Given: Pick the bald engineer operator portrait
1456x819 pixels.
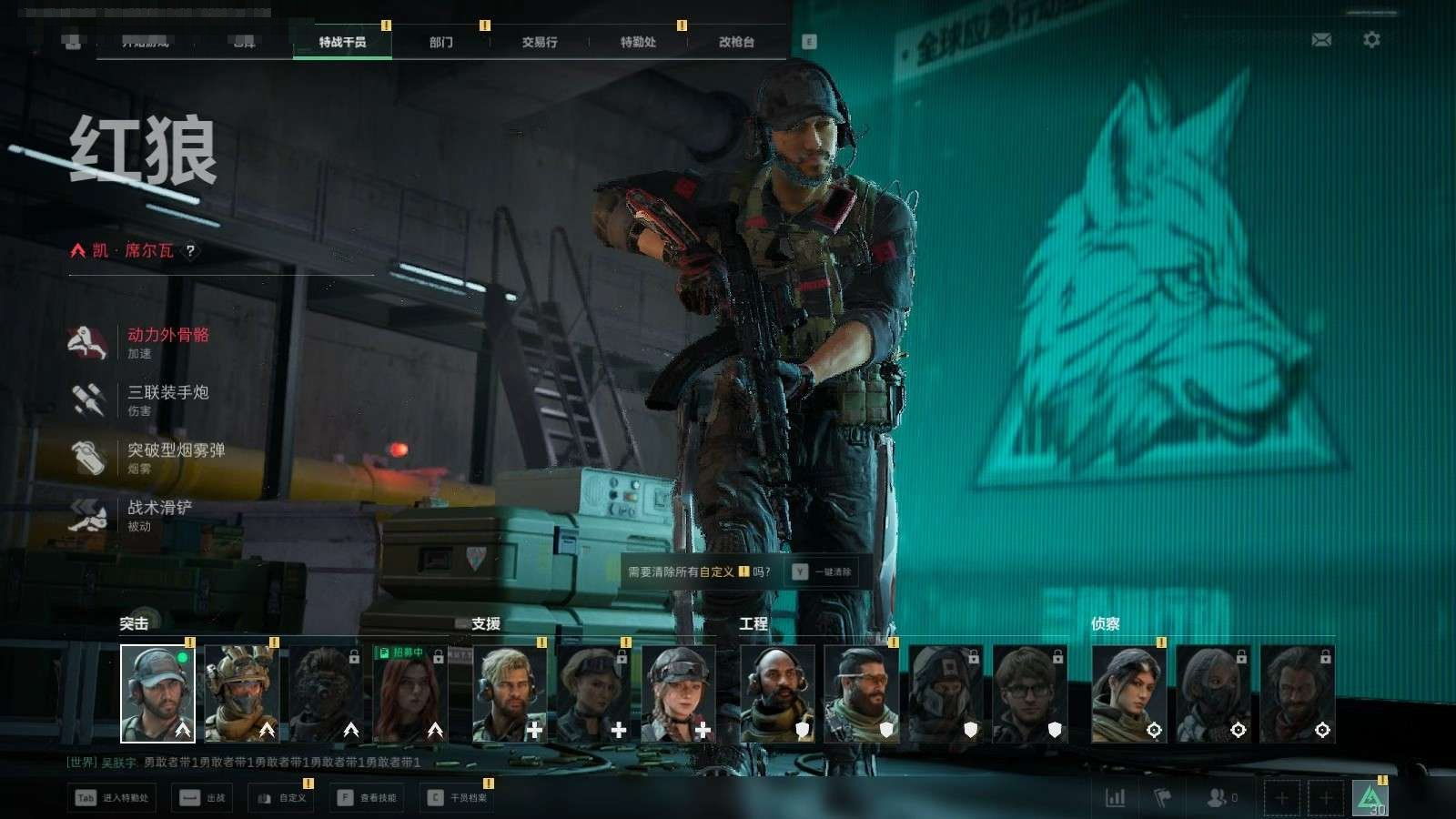Looking at the screenshot, I should point(777,693).
